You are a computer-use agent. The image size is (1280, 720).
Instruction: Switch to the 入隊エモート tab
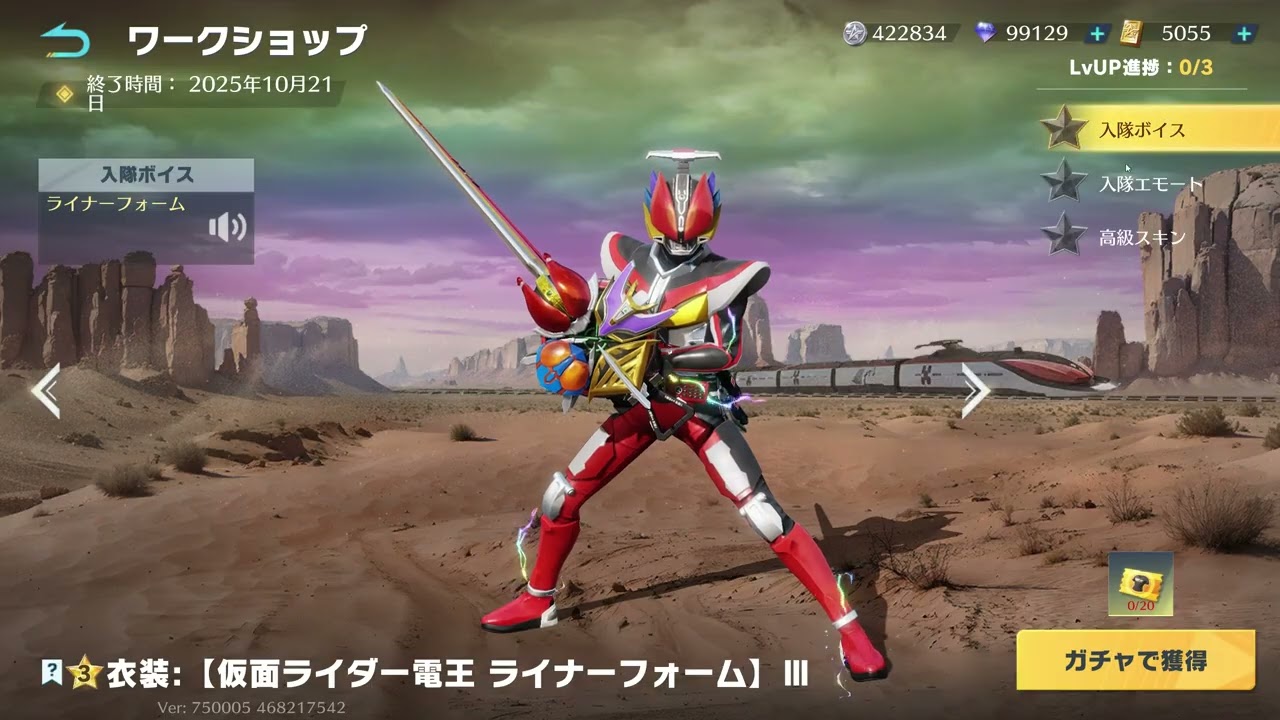[1150, 184]
